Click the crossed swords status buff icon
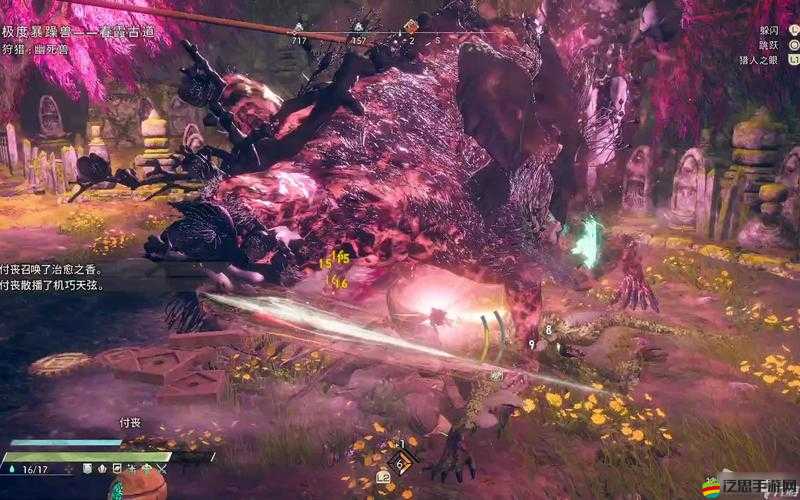The height and width of the screenshot is (500, 800). point(162,468)
